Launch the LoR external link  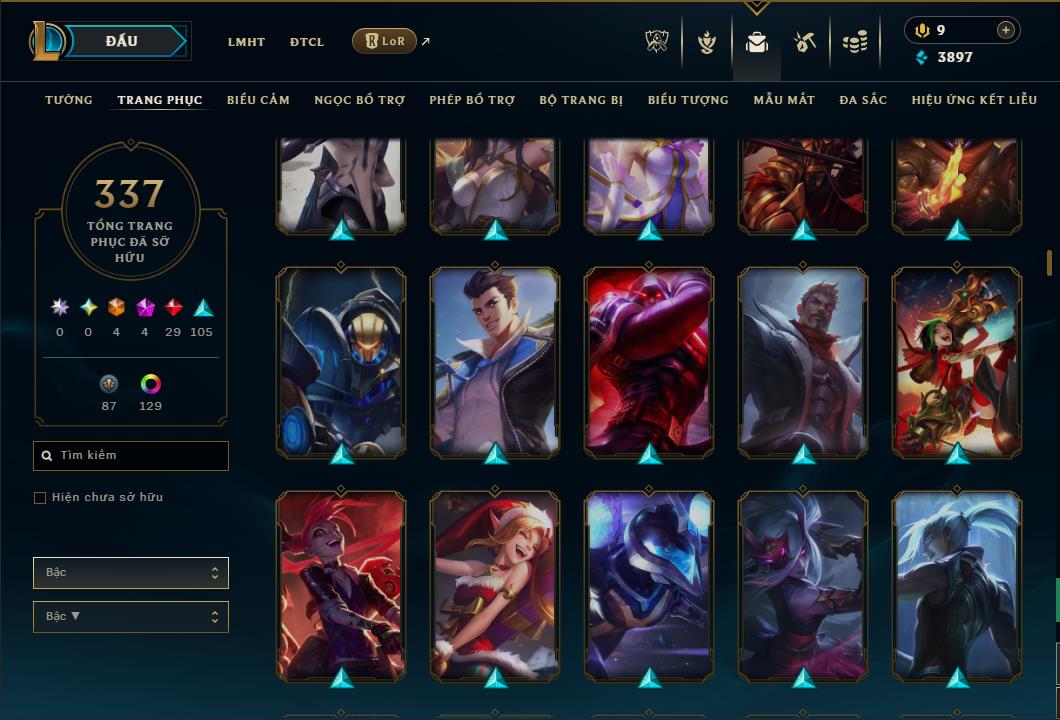click(385, 41)
